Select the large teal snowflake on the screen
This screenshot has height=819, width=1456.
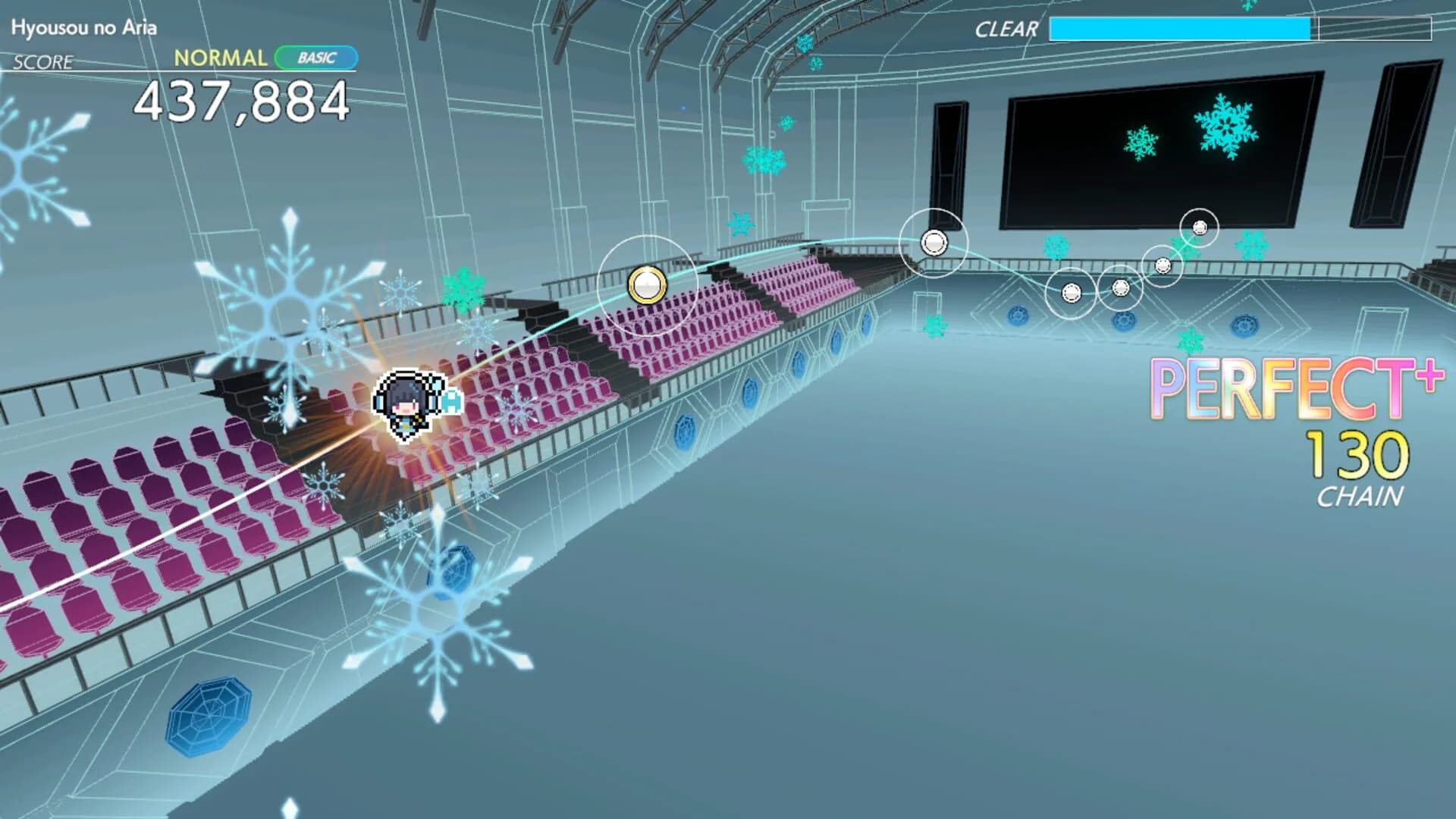coord(1227,127)
